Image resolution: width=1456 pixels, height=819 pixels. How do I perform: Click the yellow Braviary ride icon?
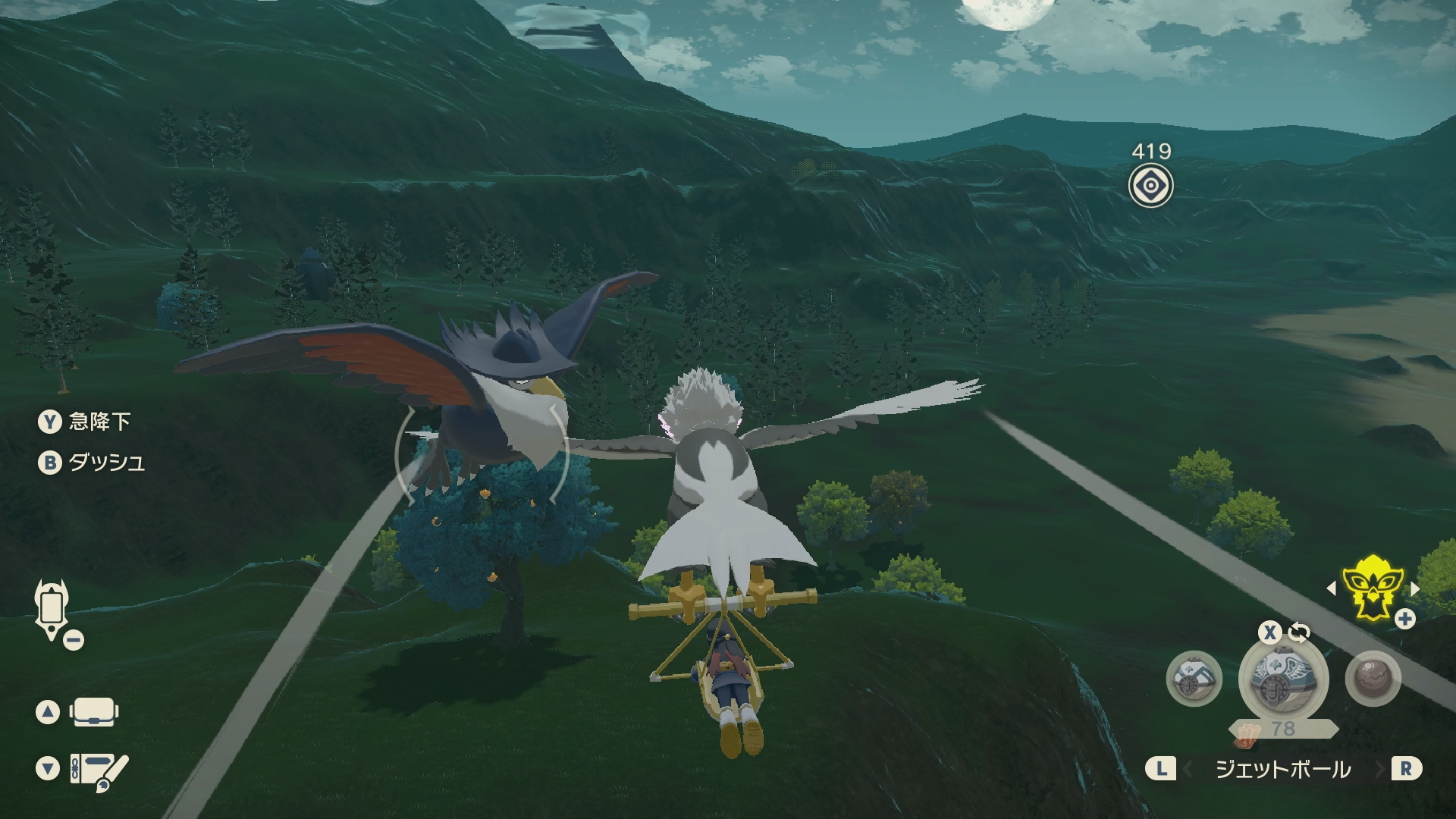1372,588
